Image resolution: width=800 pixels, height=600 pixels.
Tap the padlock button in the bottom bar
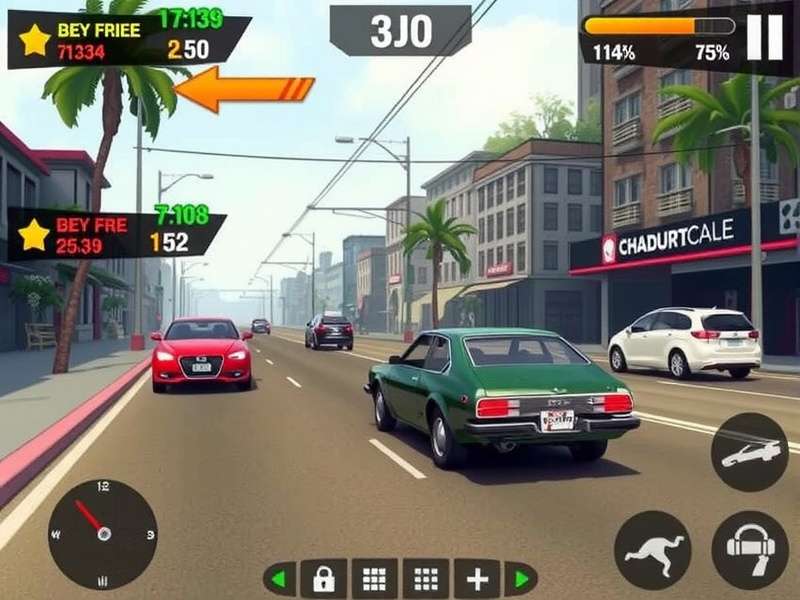pyautogui.click(x=323, y=579)
